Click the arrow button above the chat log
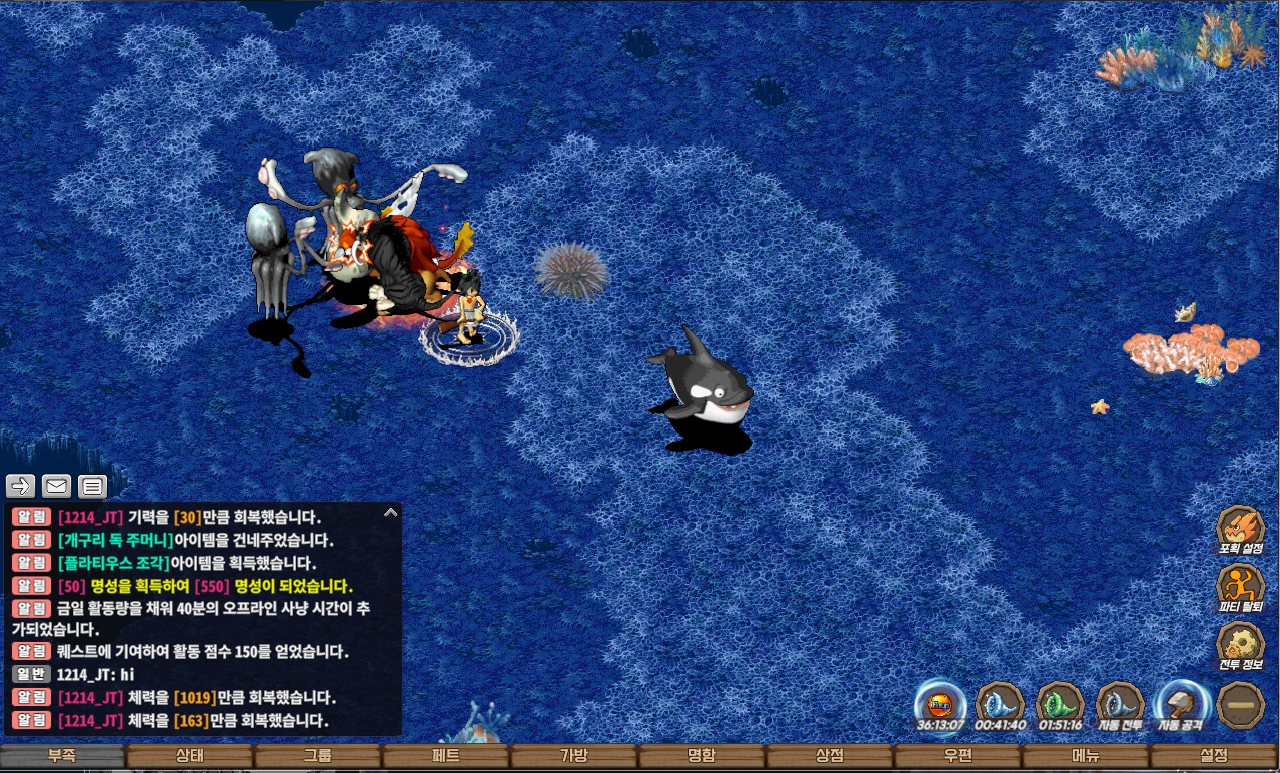The width and height of the screenshot is (1280, 773). [21, 487]
